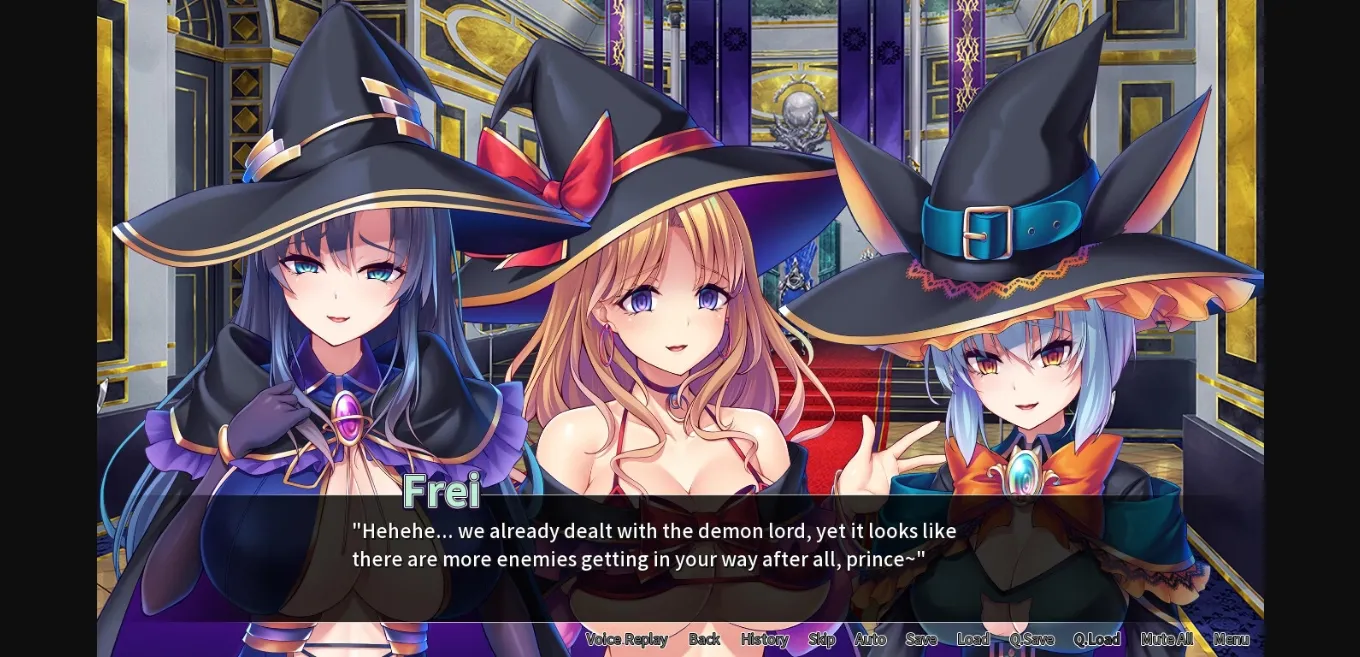Quick load with Q.Load
Image resolution: width=1360 pixels, height=657 pixels.
tap(1097, 639)
